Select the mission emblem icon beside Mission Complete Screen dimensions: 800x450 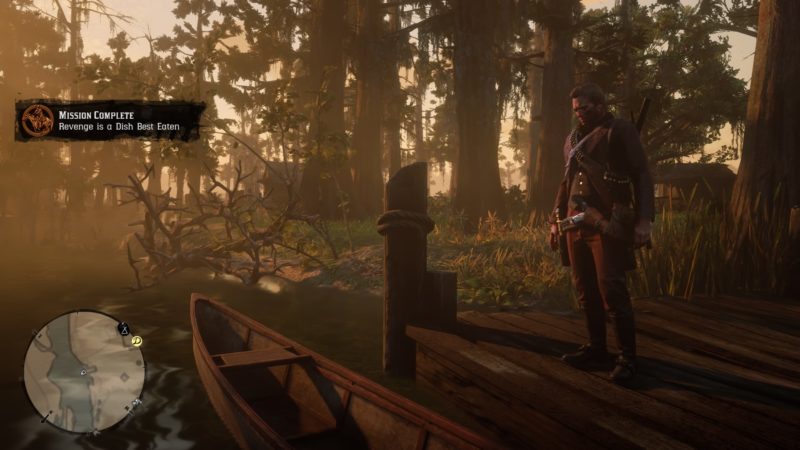pos(37,120)
